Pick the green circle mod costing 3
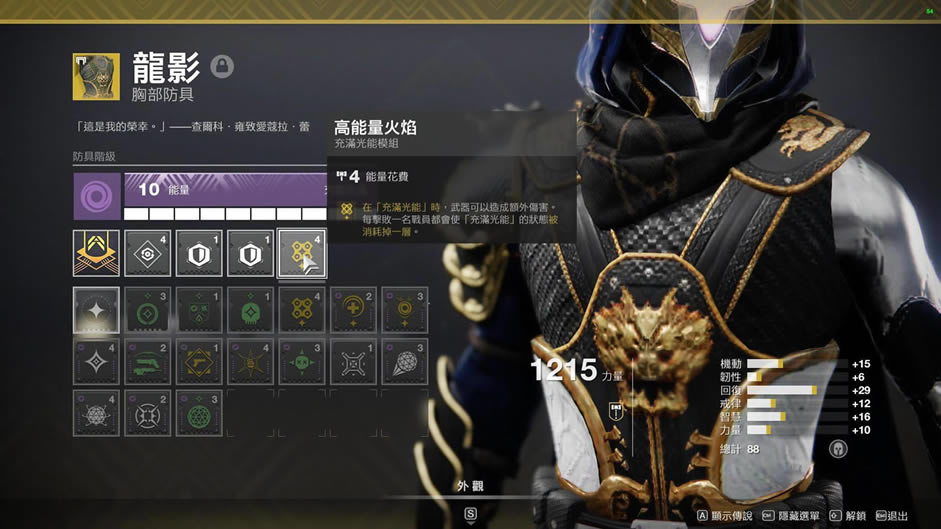This screenshot has height=529, width=941. (x=148, y=311)
